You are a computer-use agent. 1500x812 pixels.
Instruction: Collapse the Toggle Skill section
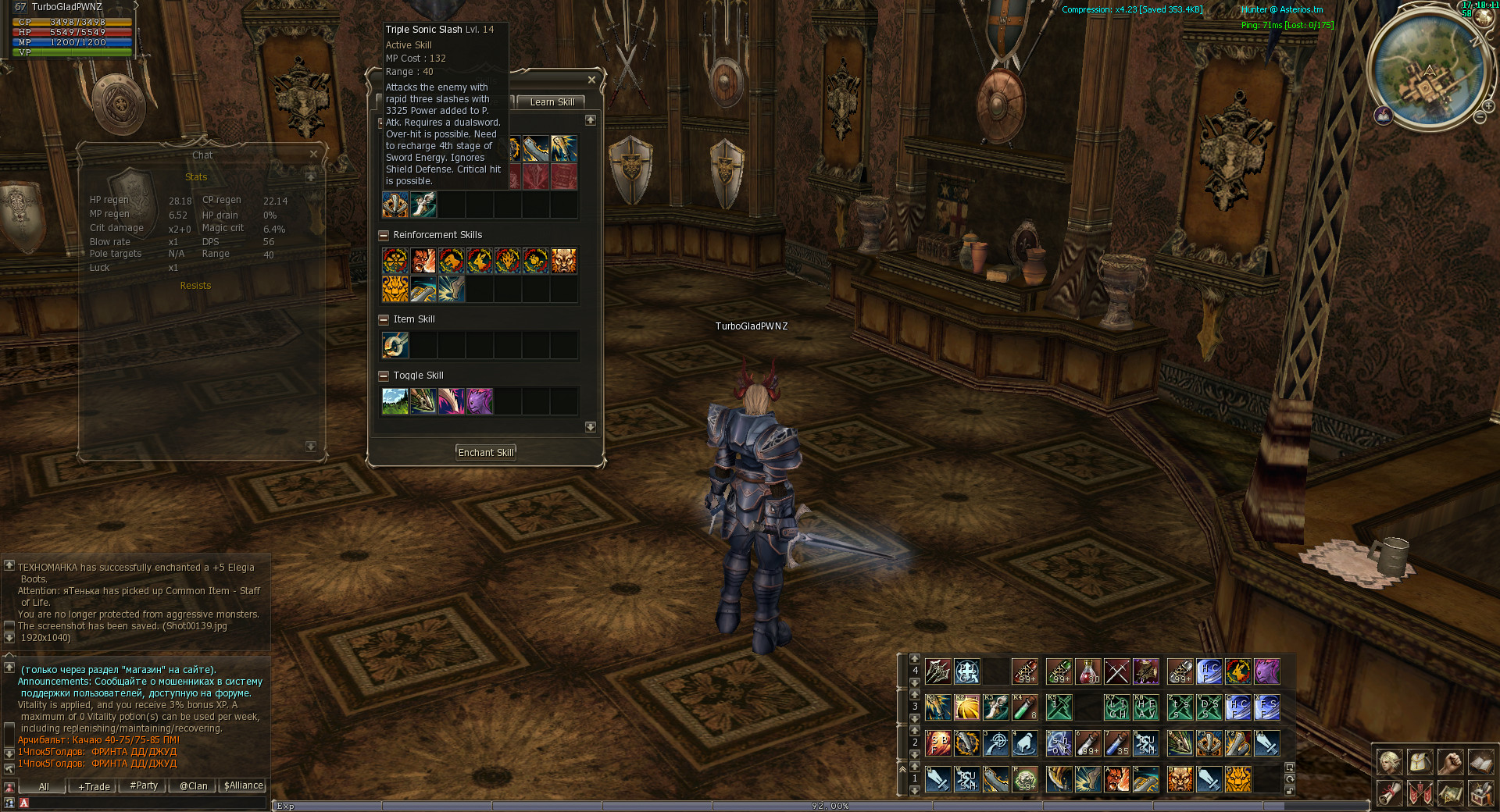[384, 376]
